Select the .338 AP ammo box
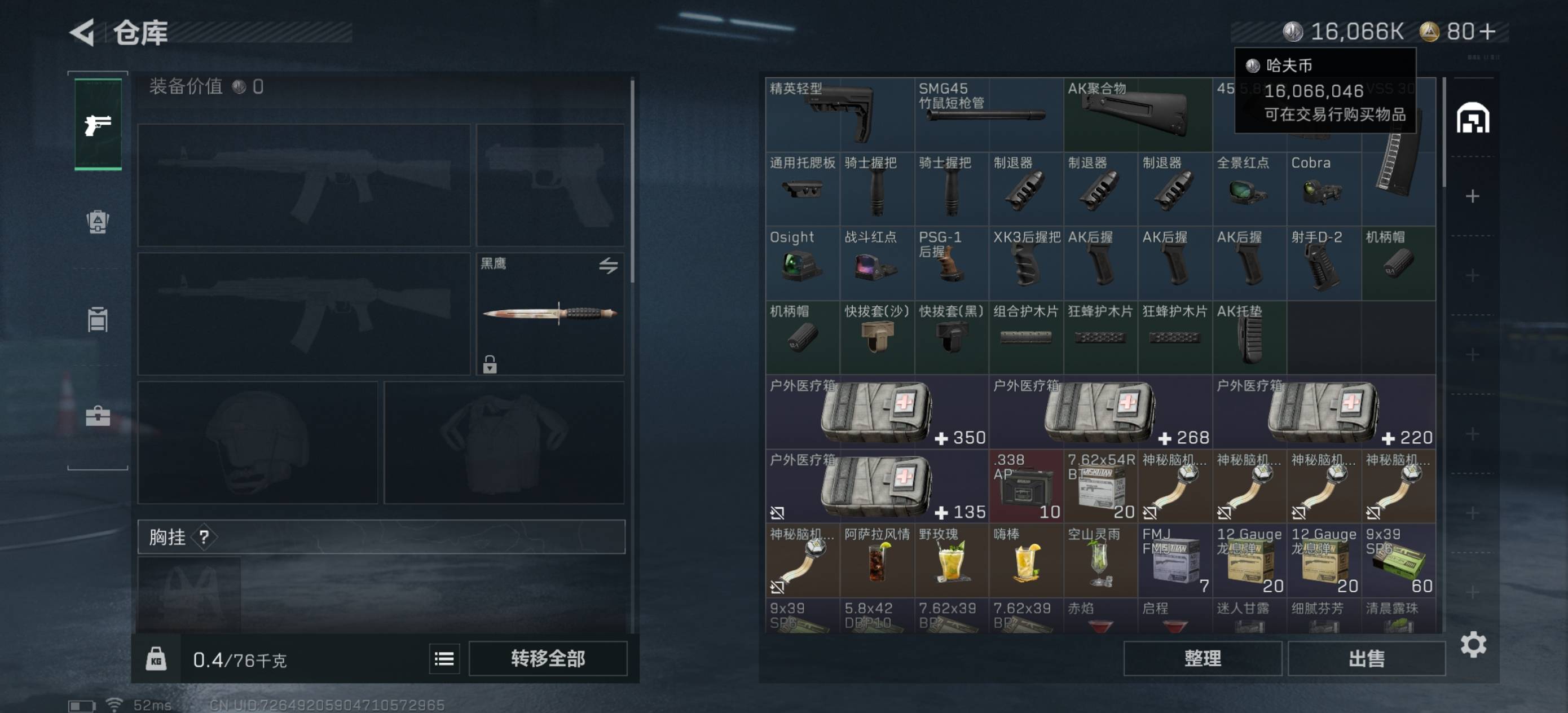This screenshot has width=1568, height=713. click(1025, 486)
